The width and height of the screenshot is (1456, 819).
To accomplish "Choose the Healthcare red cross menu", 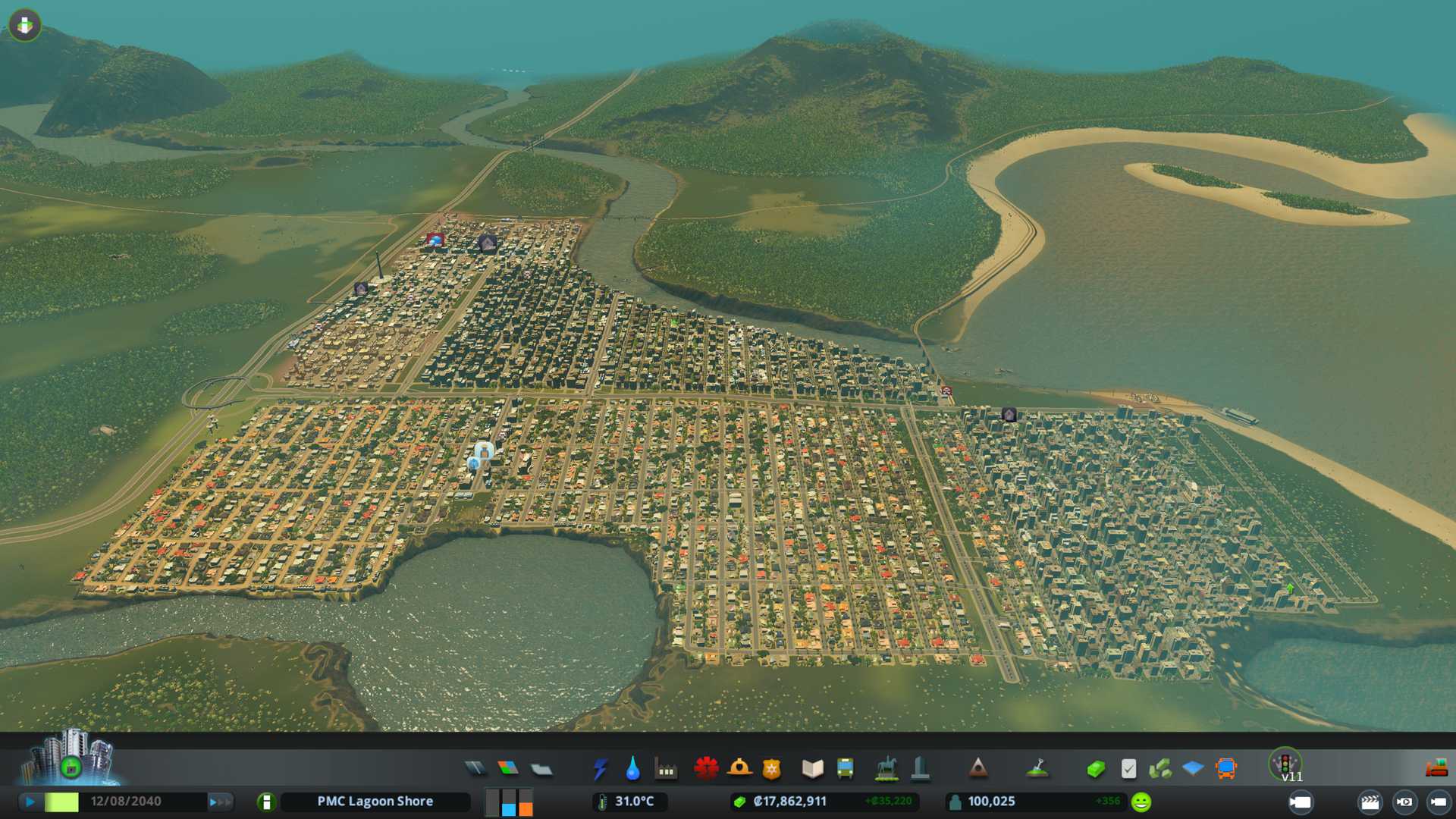I will point(706,769).
